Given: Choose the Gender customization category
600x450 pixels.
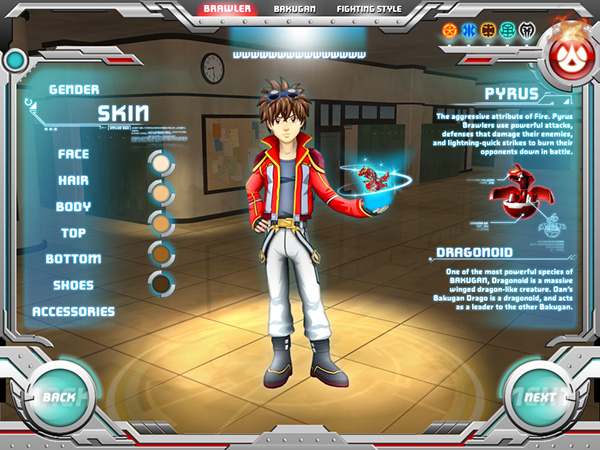Looking at the screenshot, I should pyautogui.click(x=74, y=89).
